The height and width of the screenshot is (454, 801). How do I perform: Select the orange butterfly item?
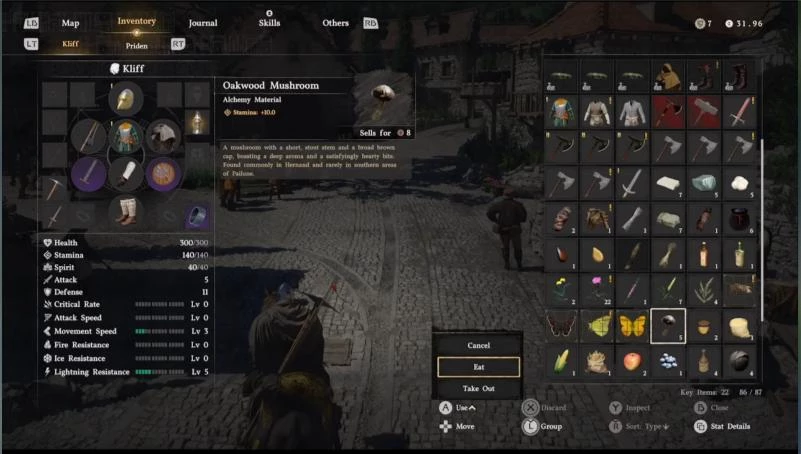point(632,325)
